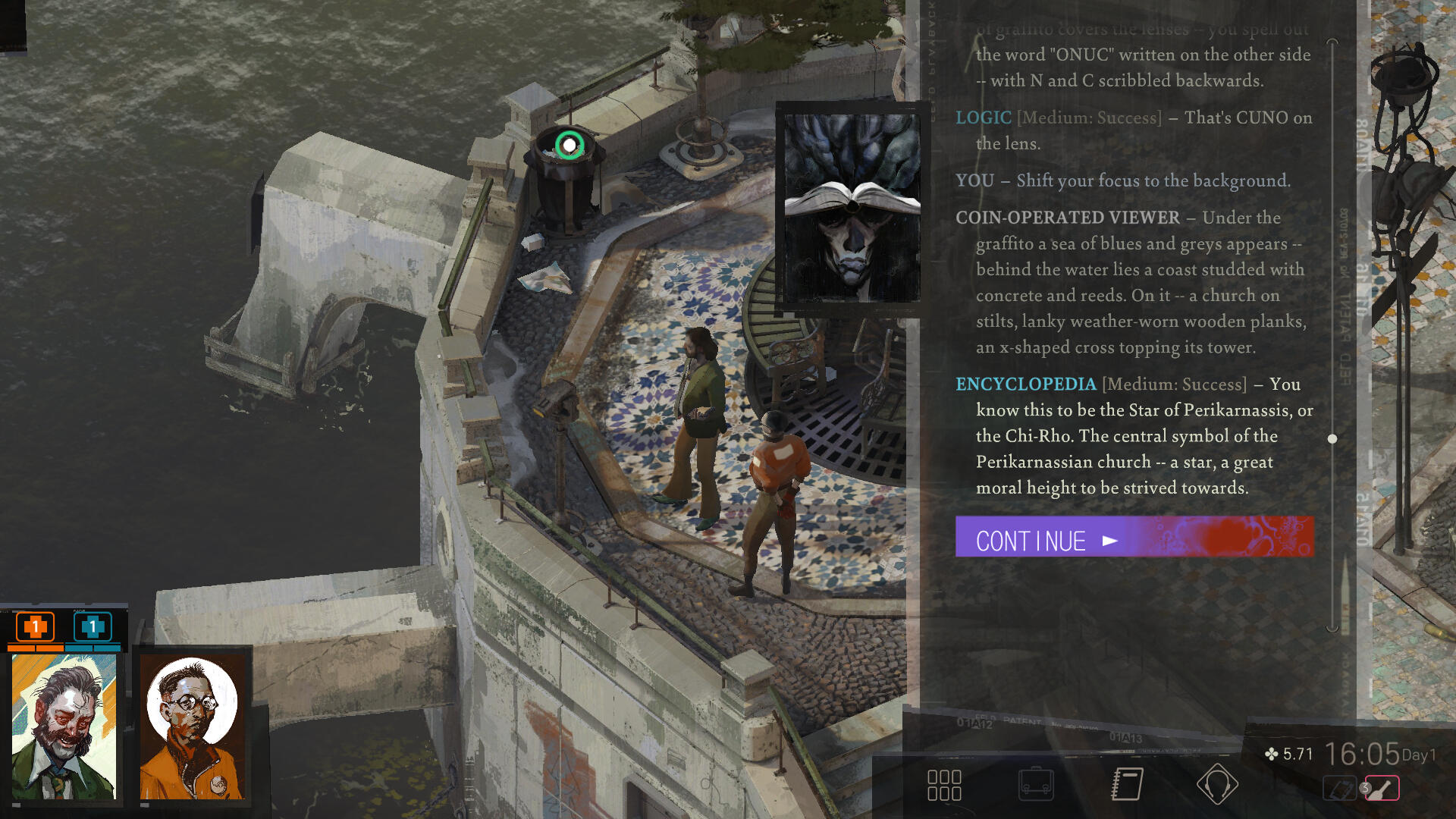Click the green interaction orb marker
The width and height of the screenshot is (1456, 819).
[x=570, y=145]
